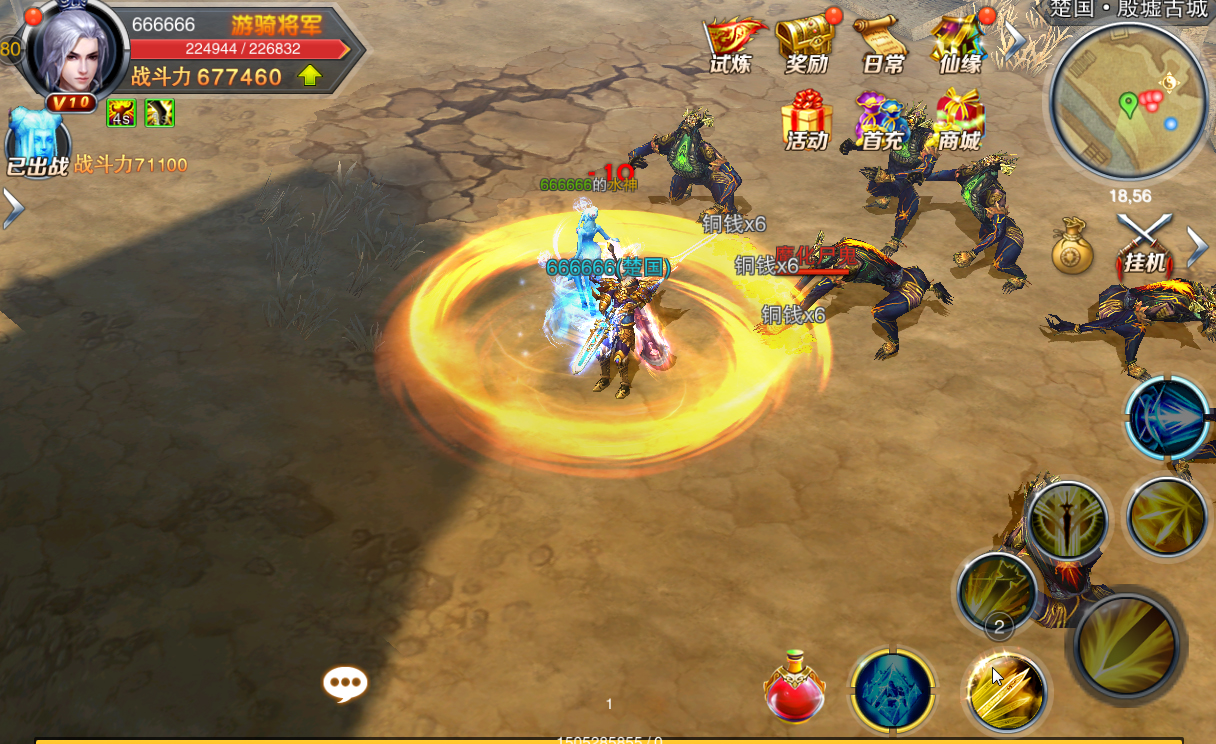Image resolution: width=1216 pixels, height=744 pixels.
Task: Expand the left side panel arrow
Action: click(12, 208)
